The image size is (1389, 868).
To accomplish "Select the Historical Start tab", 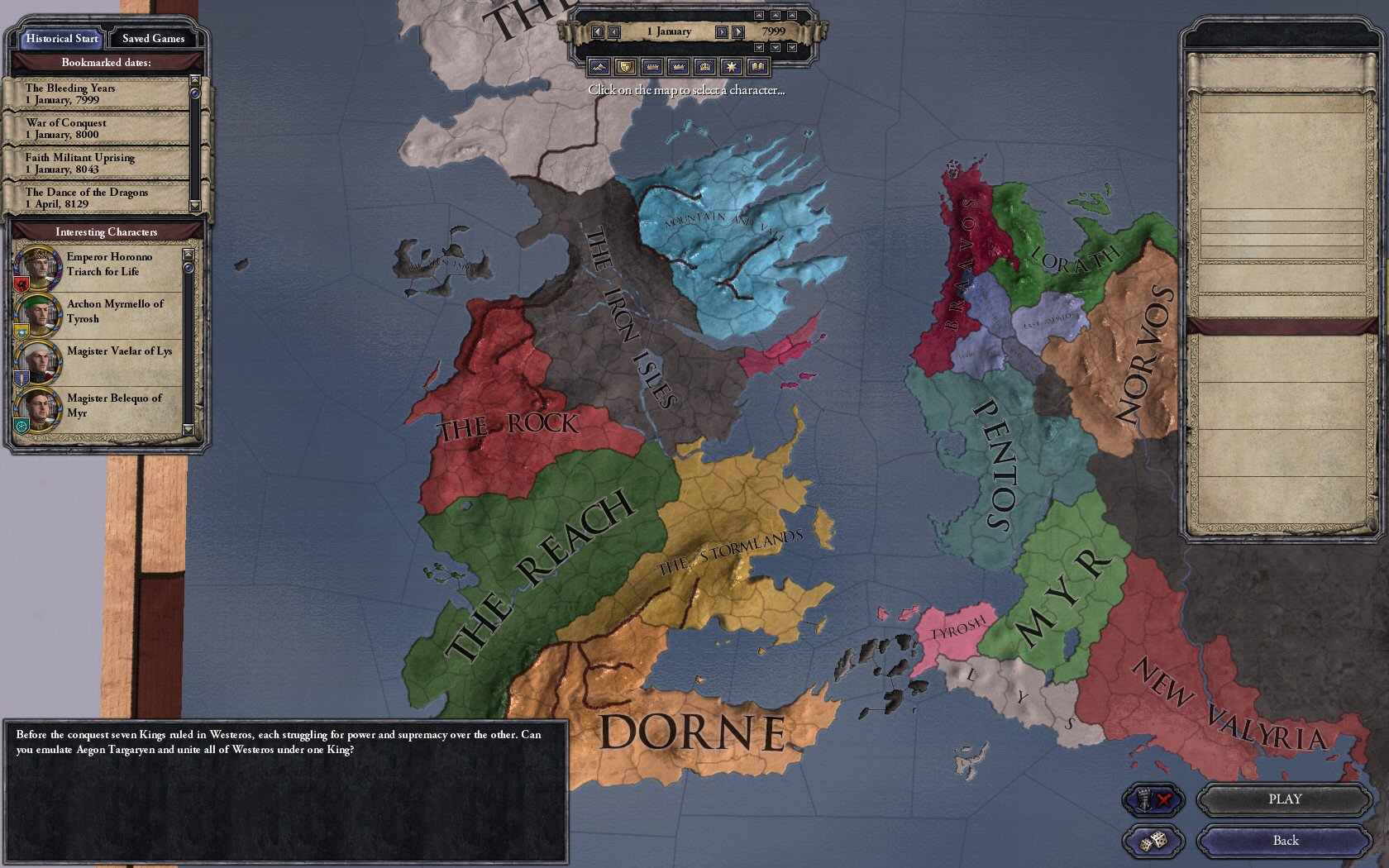I will [x=61, y=38].
